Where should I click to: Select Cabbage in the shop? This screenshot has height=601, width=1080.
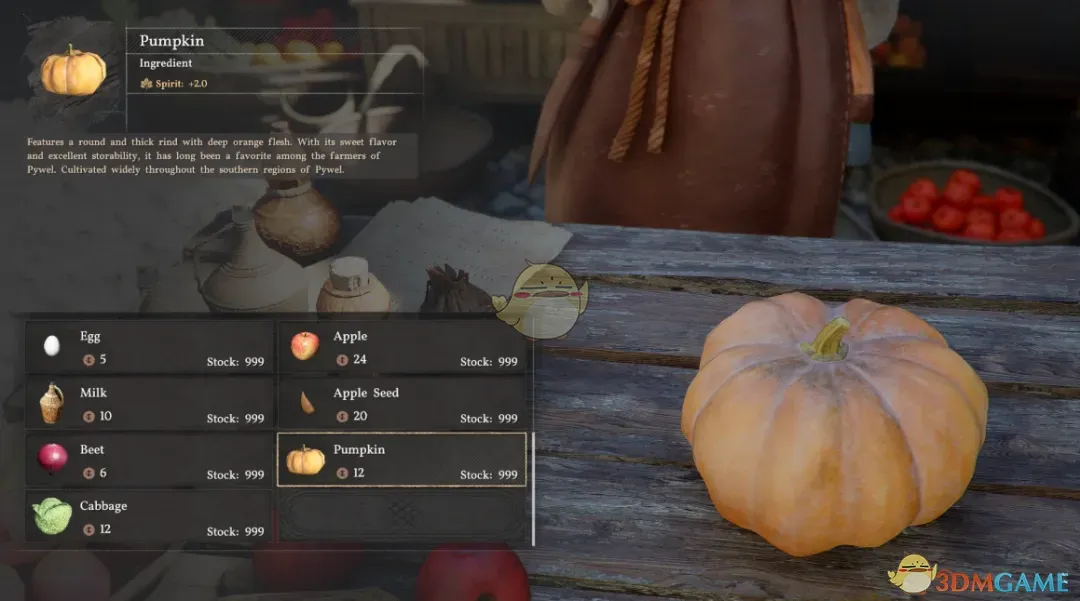[149, 517]
